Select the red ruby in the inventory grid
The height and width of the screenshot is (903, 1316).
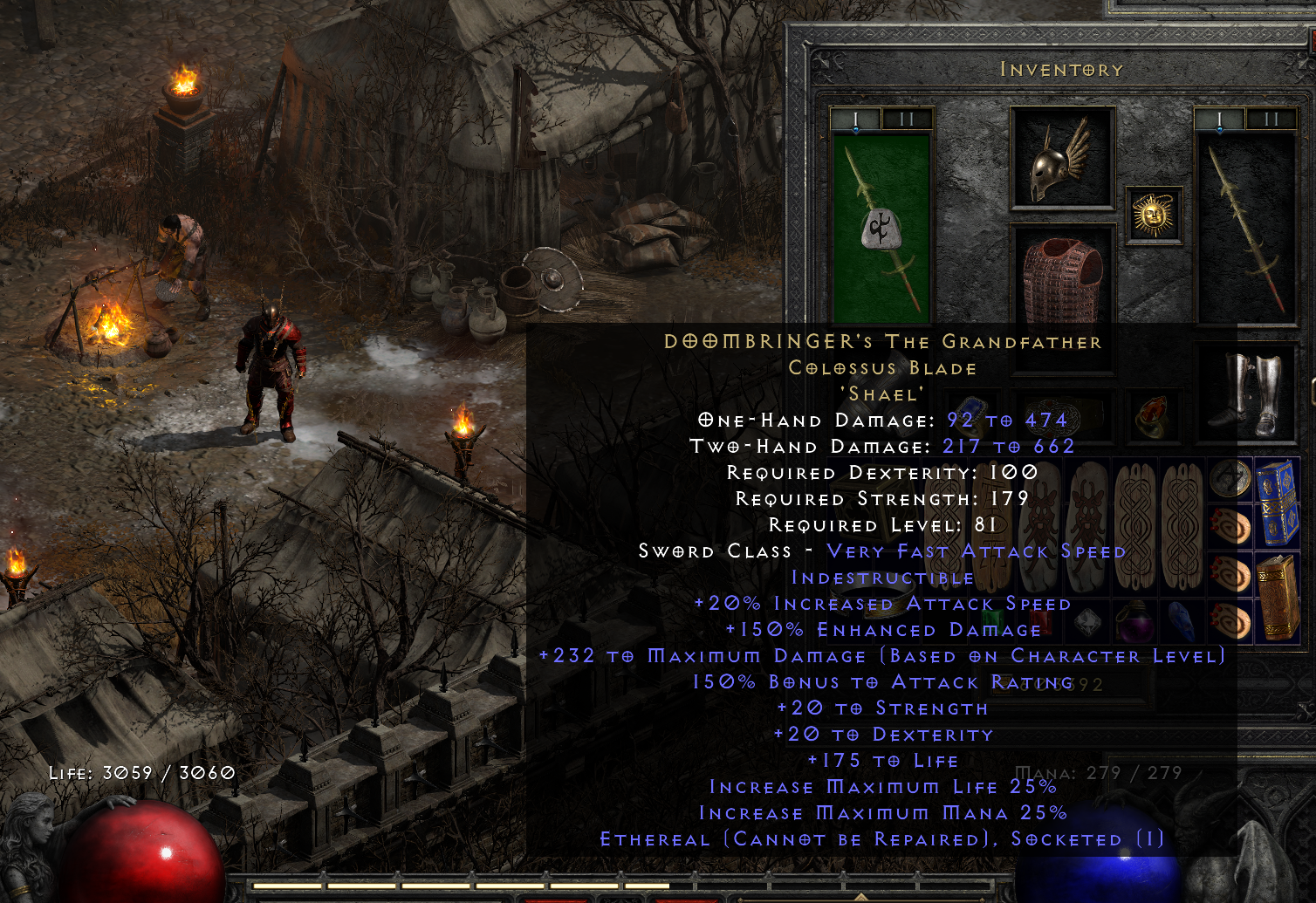tap(1040, 620)
